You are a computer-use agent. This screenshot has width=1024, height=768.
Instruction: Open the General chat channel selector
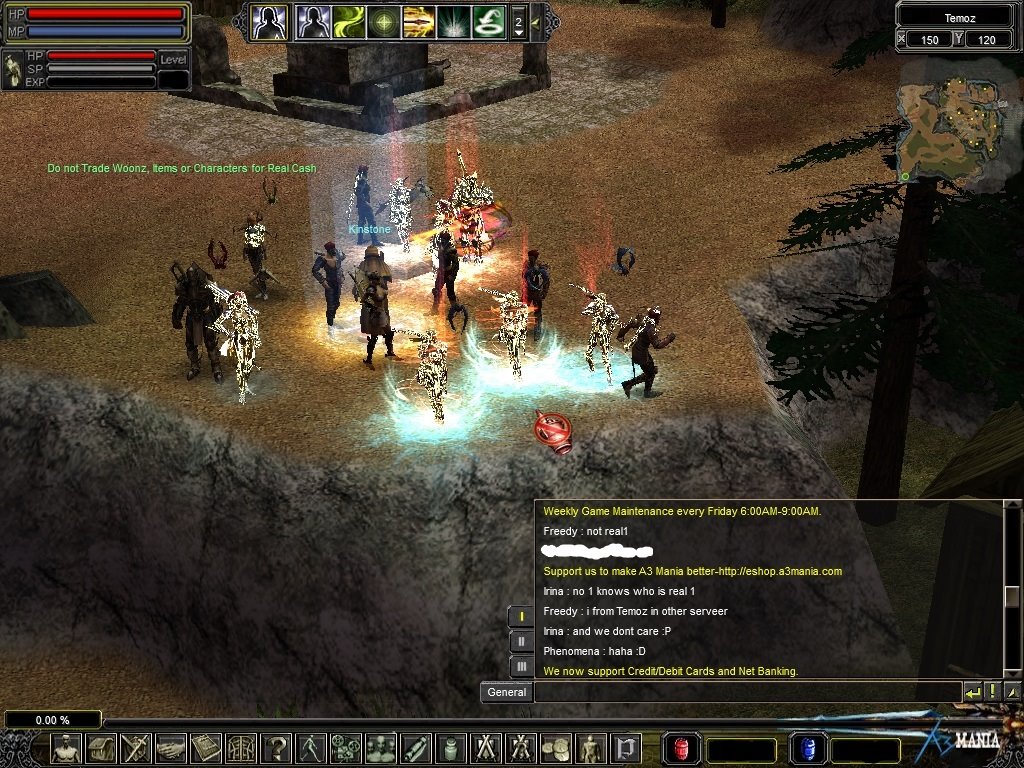pyautogui.click(x=507, y=691)
